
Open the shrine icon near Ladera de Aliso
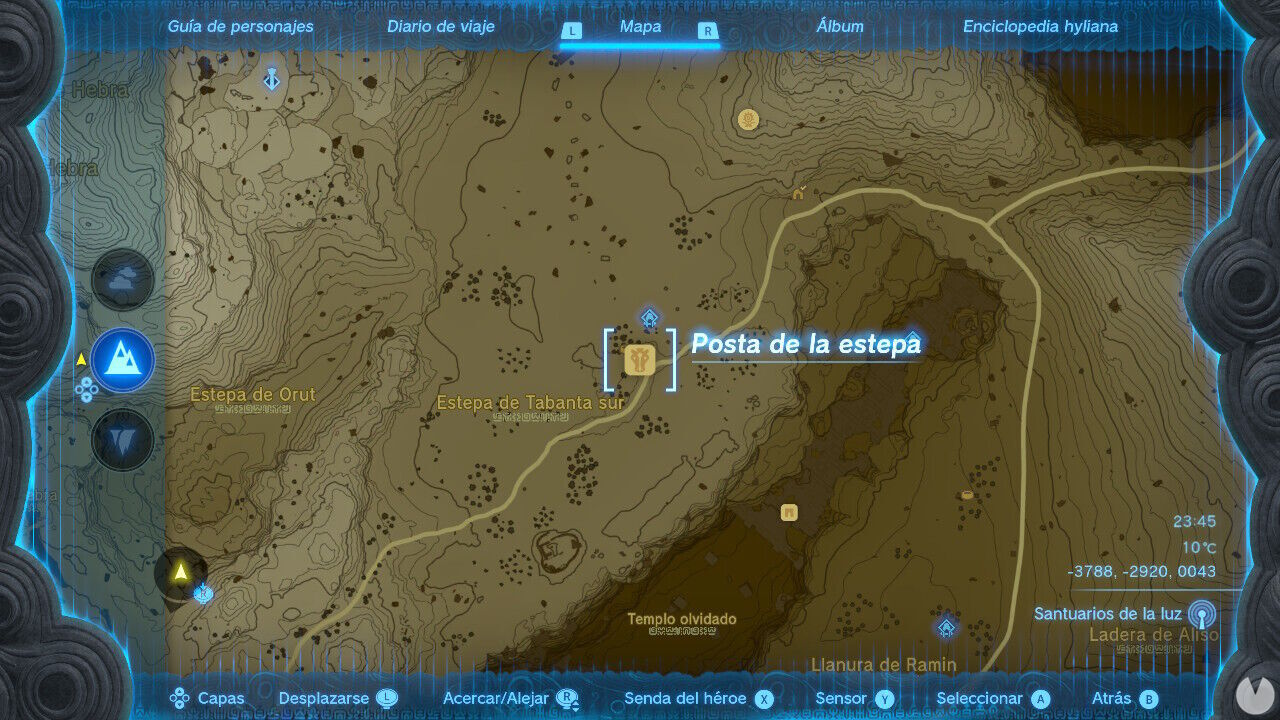(947, 629)
